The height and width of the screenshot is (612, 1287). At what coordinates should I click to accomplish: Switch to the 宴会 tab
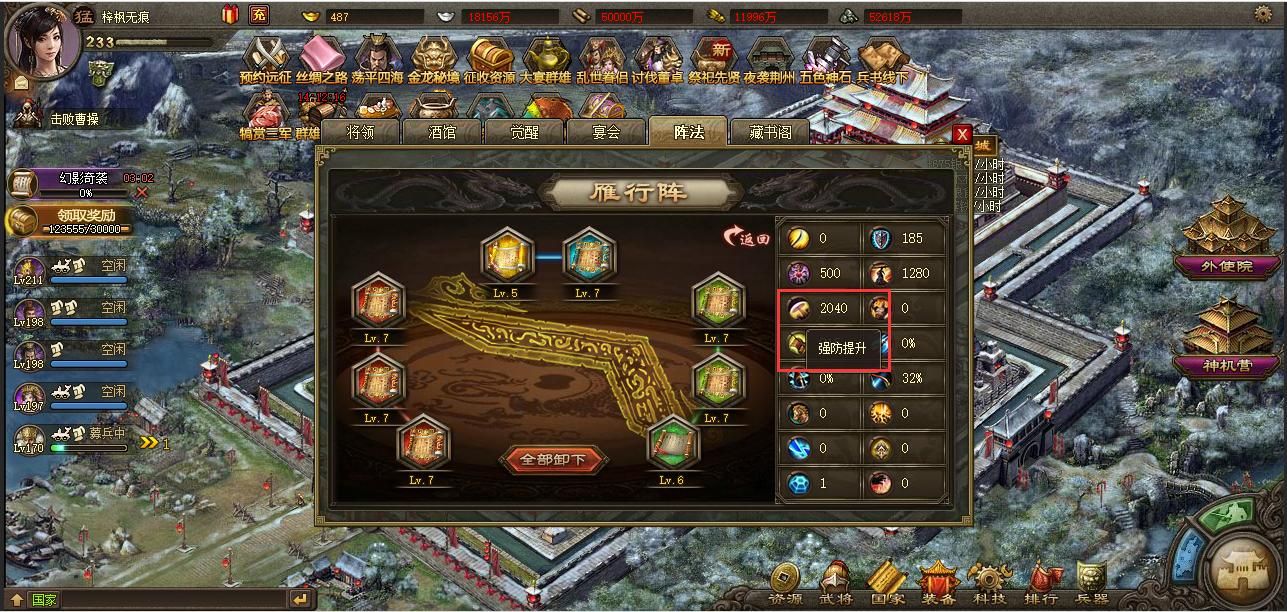coord(606,132)
